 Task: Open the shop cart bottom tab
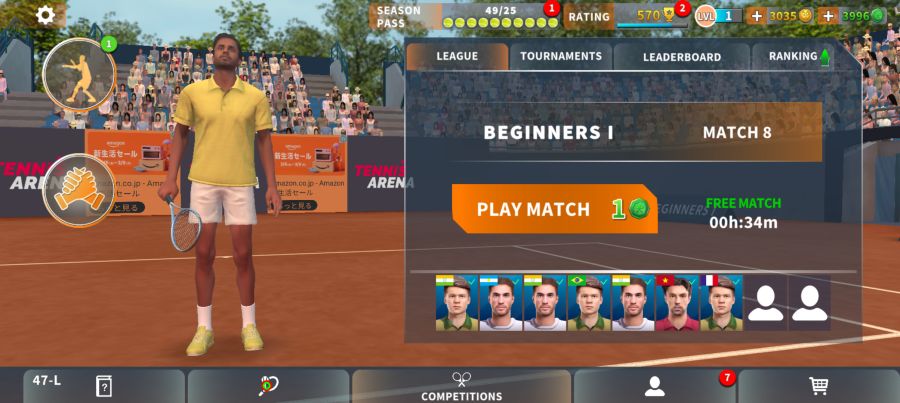click(818, 386)
